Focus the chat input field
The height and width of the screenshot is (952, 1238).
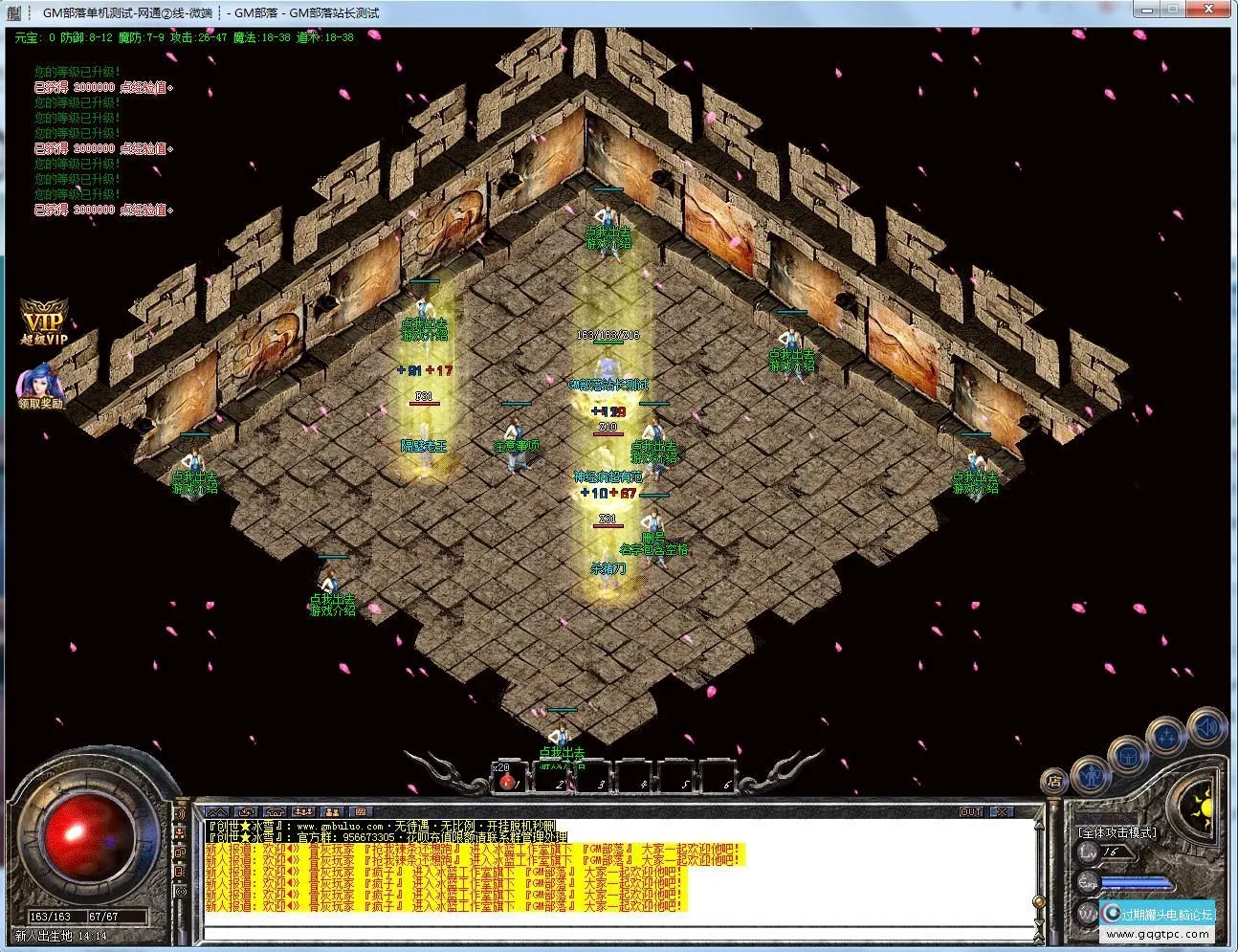612,932
